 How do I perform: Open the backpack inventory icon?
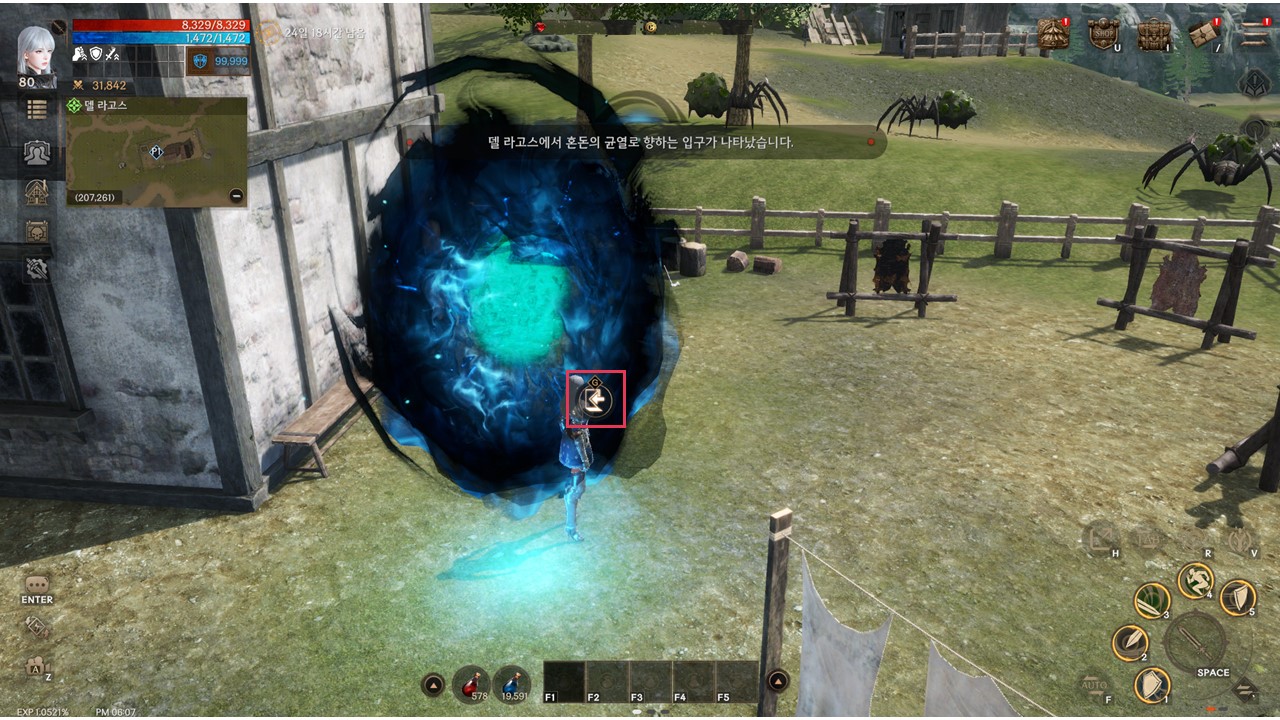click(1153, 33)
